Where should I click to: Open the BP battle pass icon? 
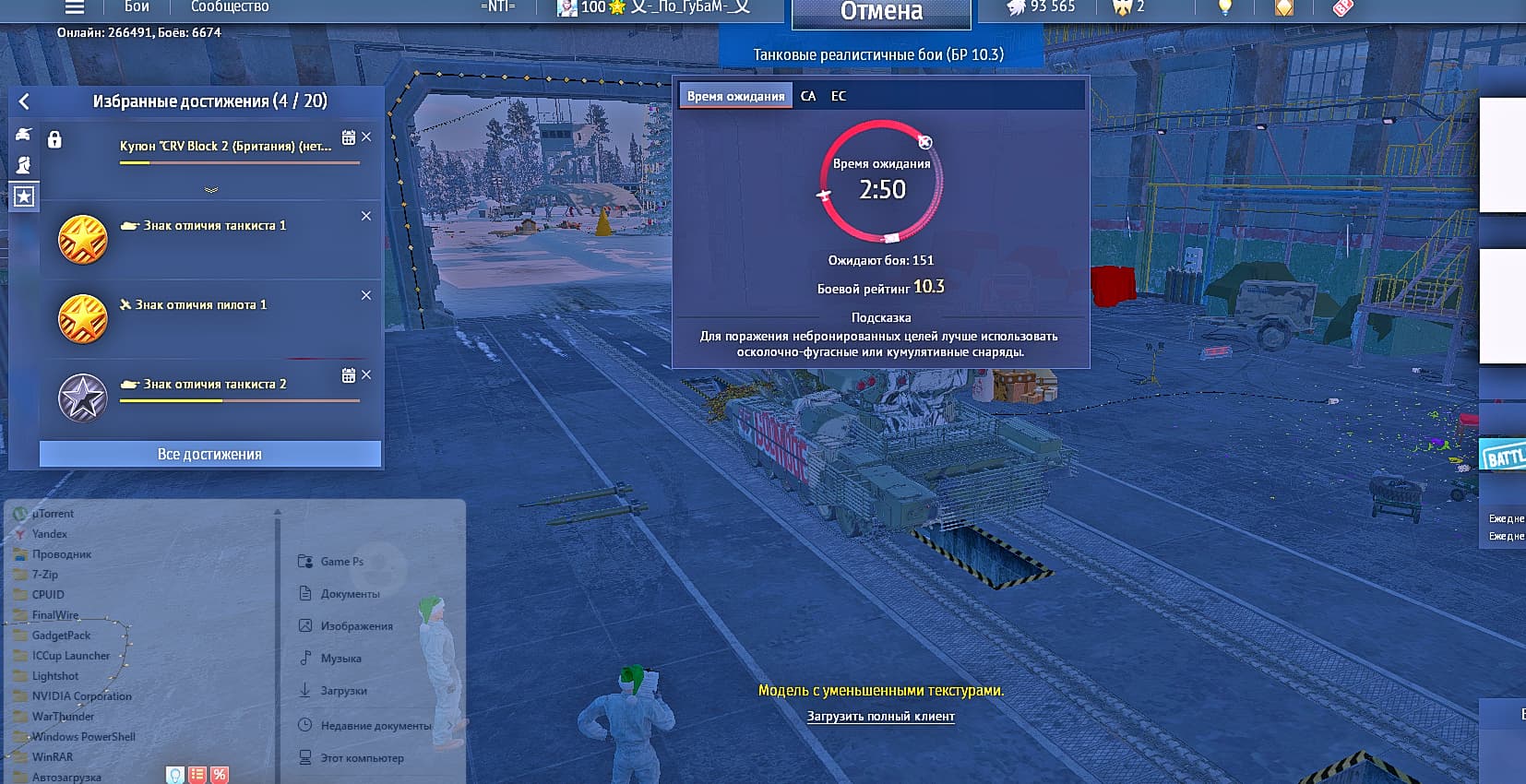[x=1343, y=8]
